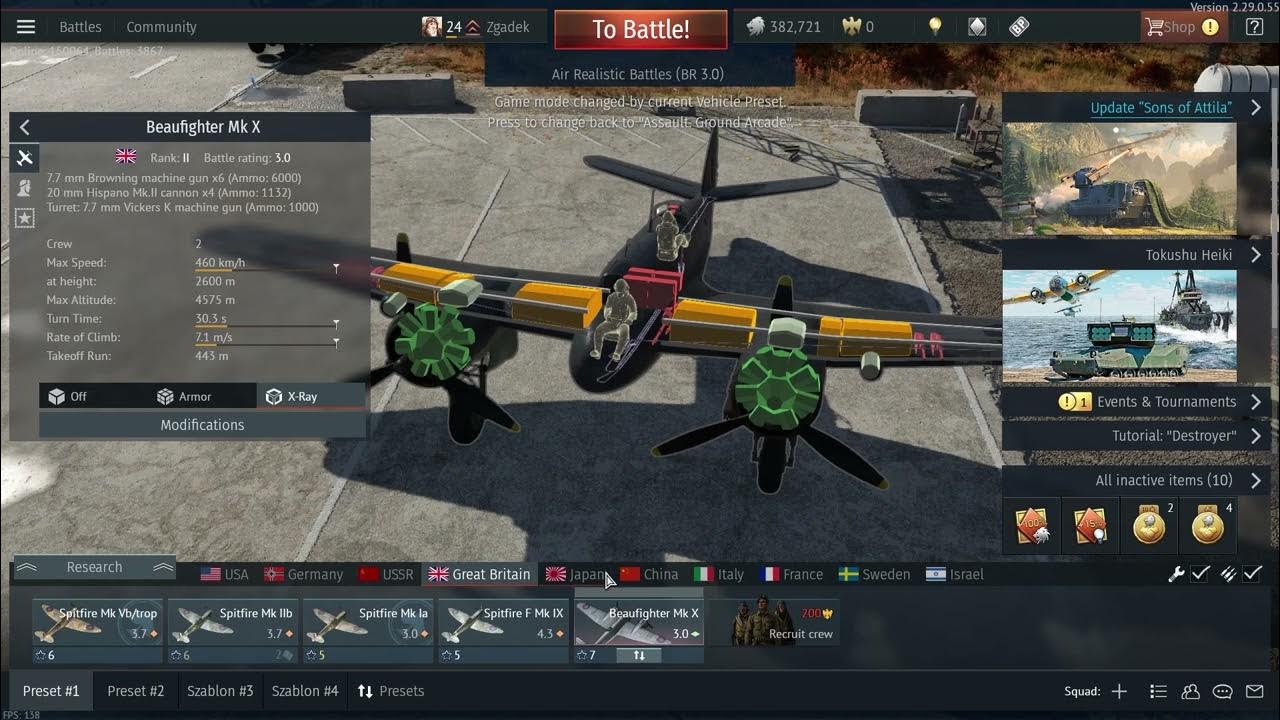Open the Events & Tournaments section

[1165, 402]
